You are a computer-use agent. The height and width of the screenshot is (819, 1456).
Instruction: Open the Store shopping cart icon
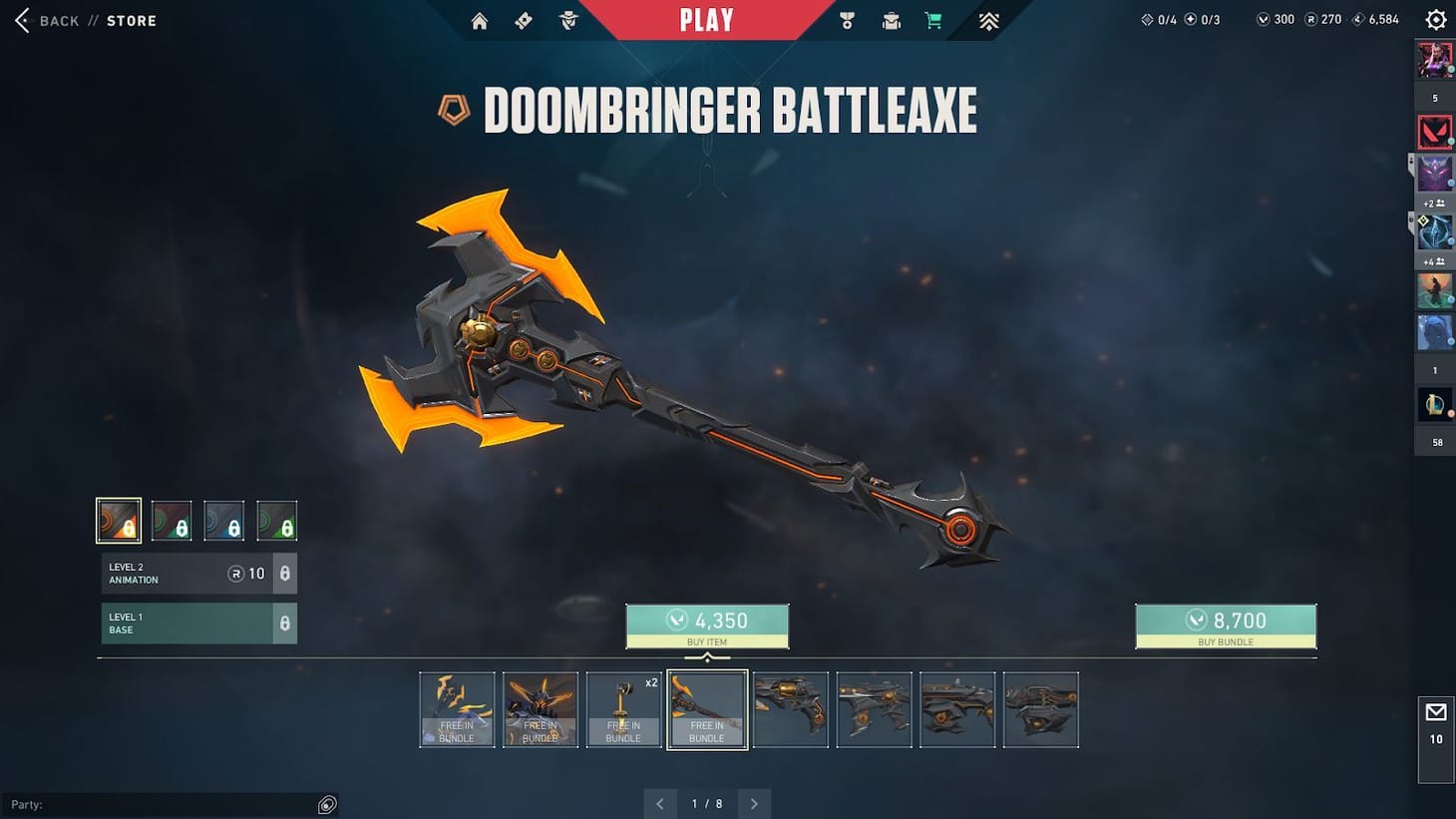(x=932, y=20)
